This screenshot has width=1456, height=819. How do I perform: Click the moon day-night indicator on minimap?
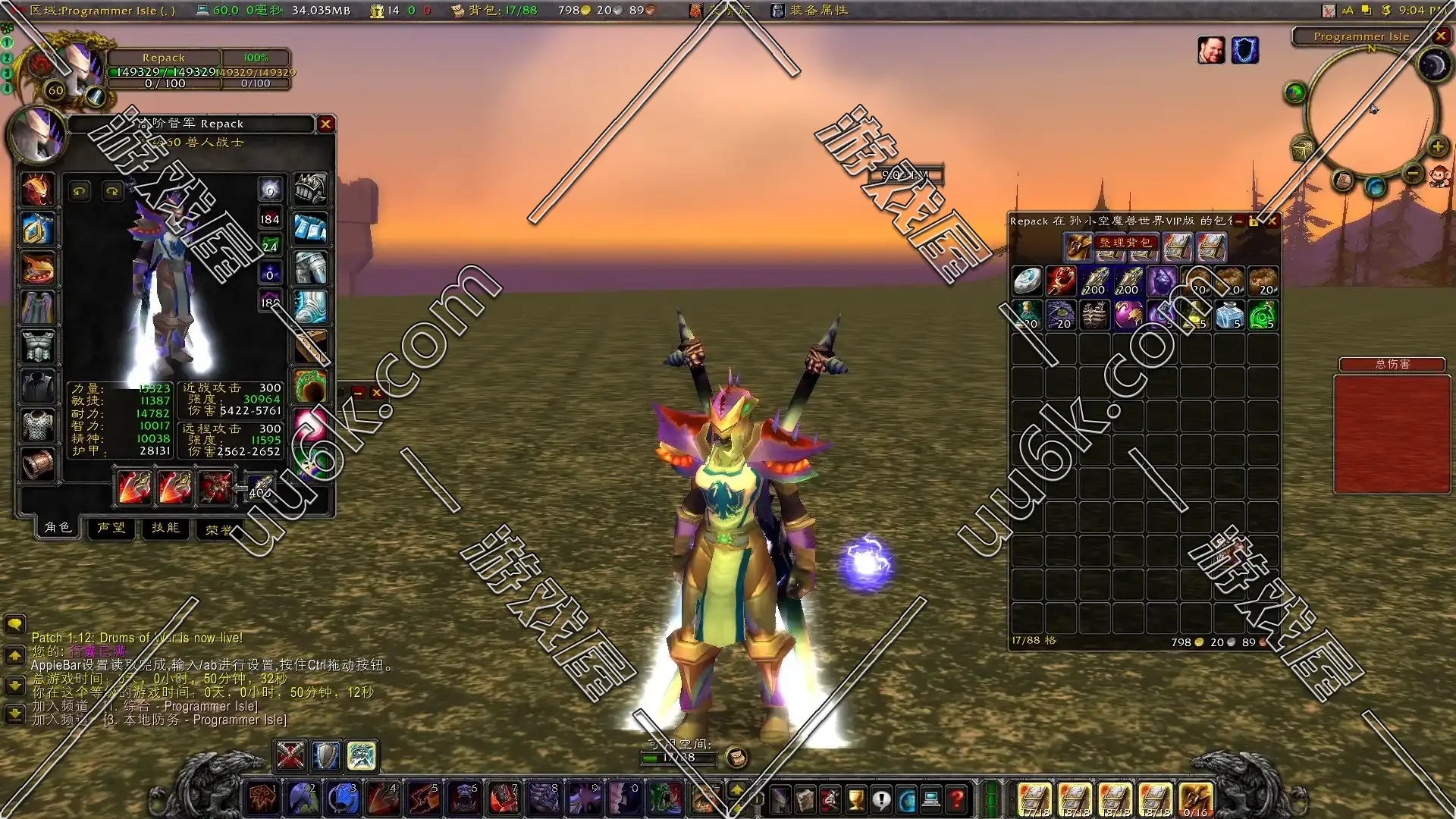pyautogui.click(x=1433, y=66)
